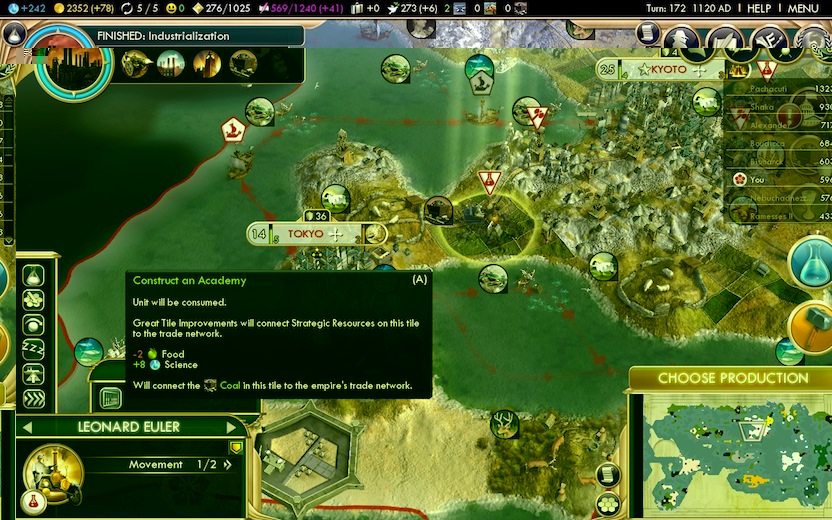Screen dimensions: 832x520
Task: Activate the triple-chevron unit action
Action: pyautogui.click(x=34, y=399)
